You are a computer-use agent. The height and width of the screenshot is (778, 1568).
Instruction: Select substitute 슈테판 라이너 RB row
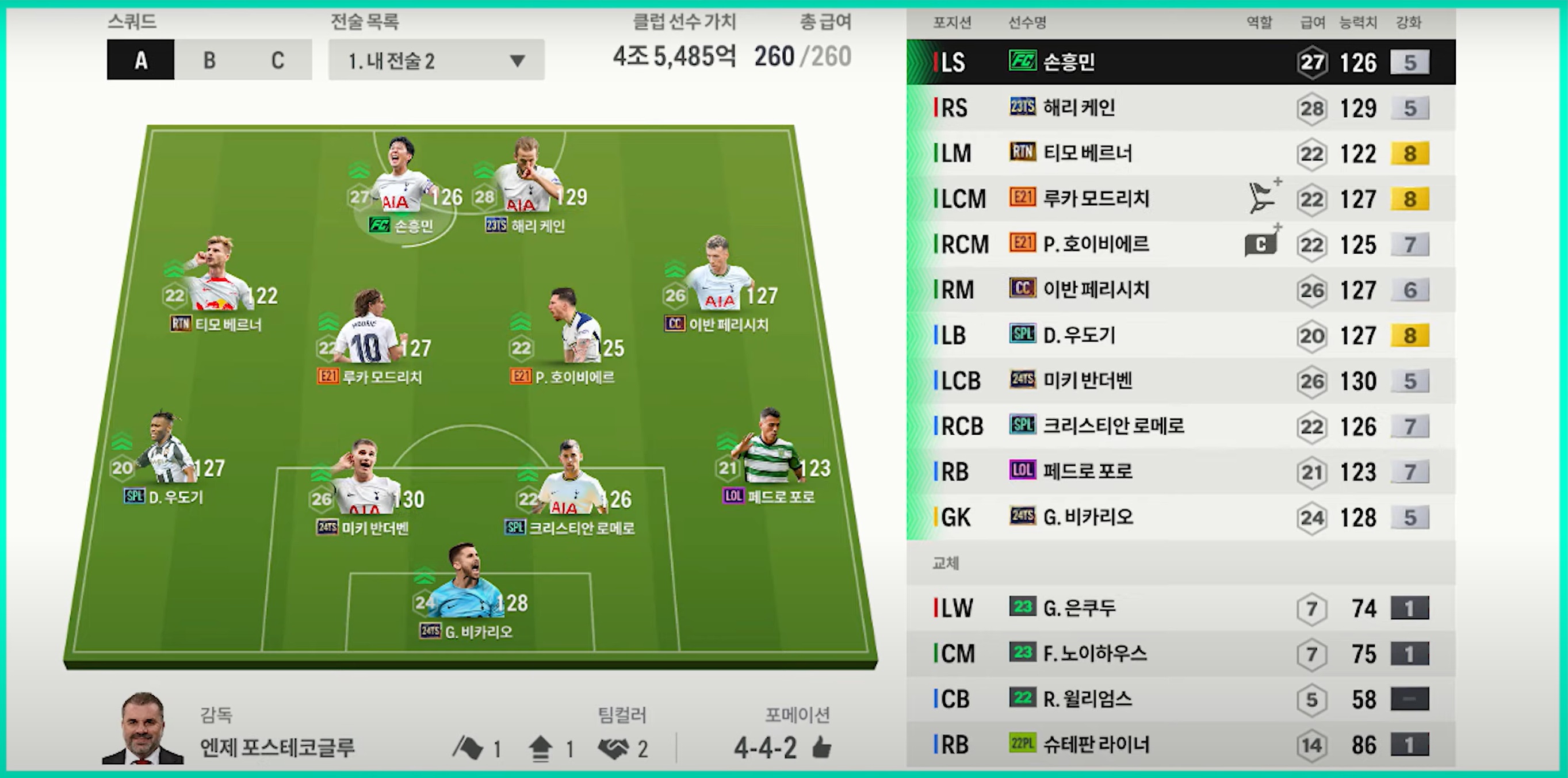(1180, 745)
